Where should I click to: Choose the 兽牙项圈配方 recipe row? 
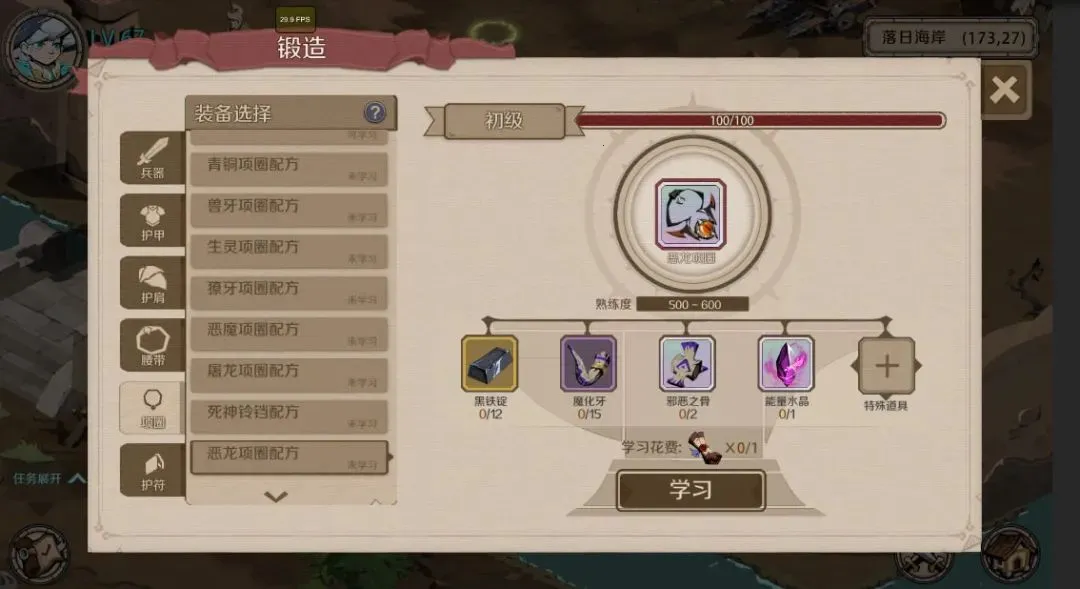pyautogui.click(x=288, y=209)
